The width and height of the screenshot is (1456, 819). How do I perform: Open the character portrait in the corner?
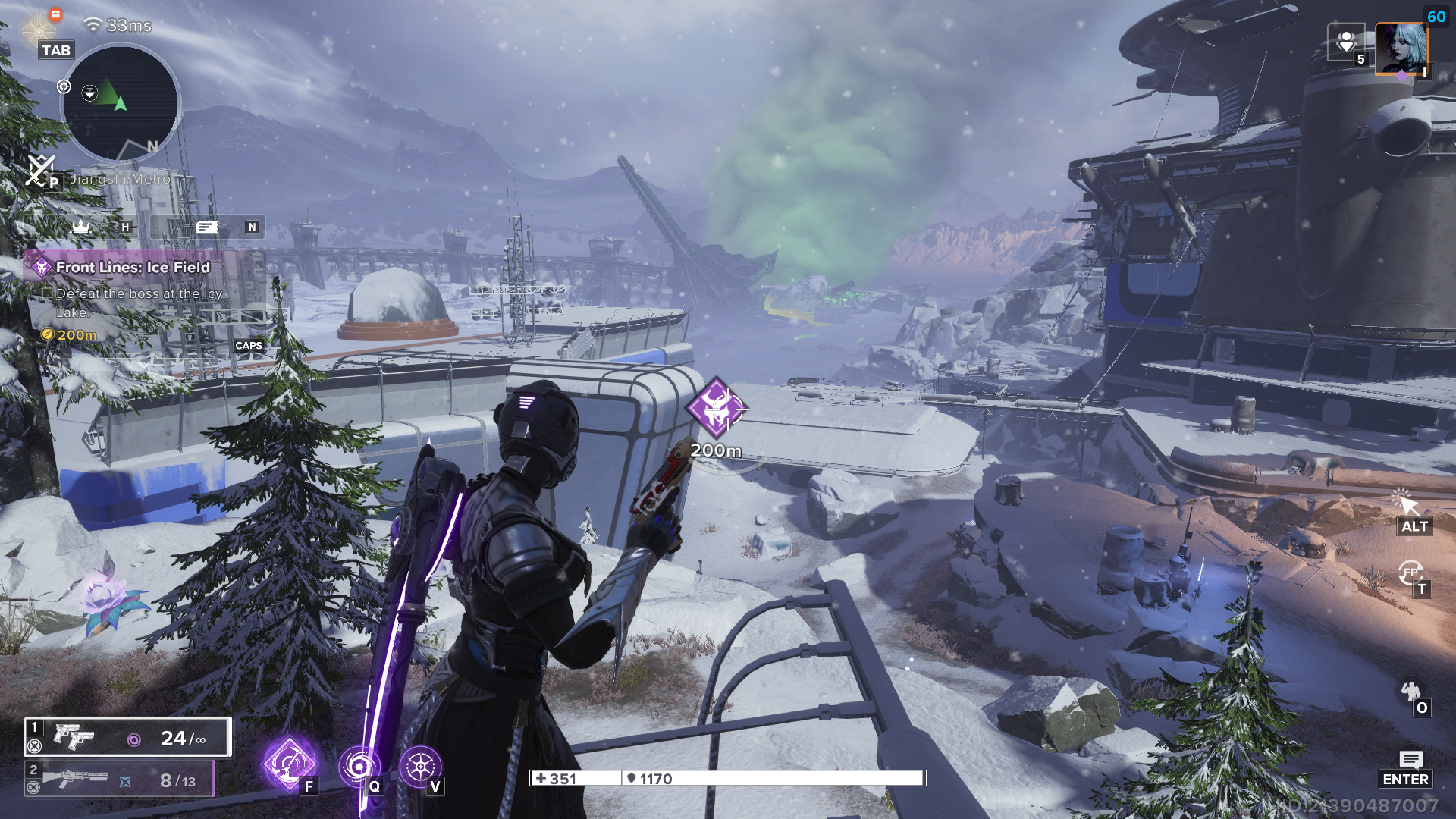(x=1401, y=47)
